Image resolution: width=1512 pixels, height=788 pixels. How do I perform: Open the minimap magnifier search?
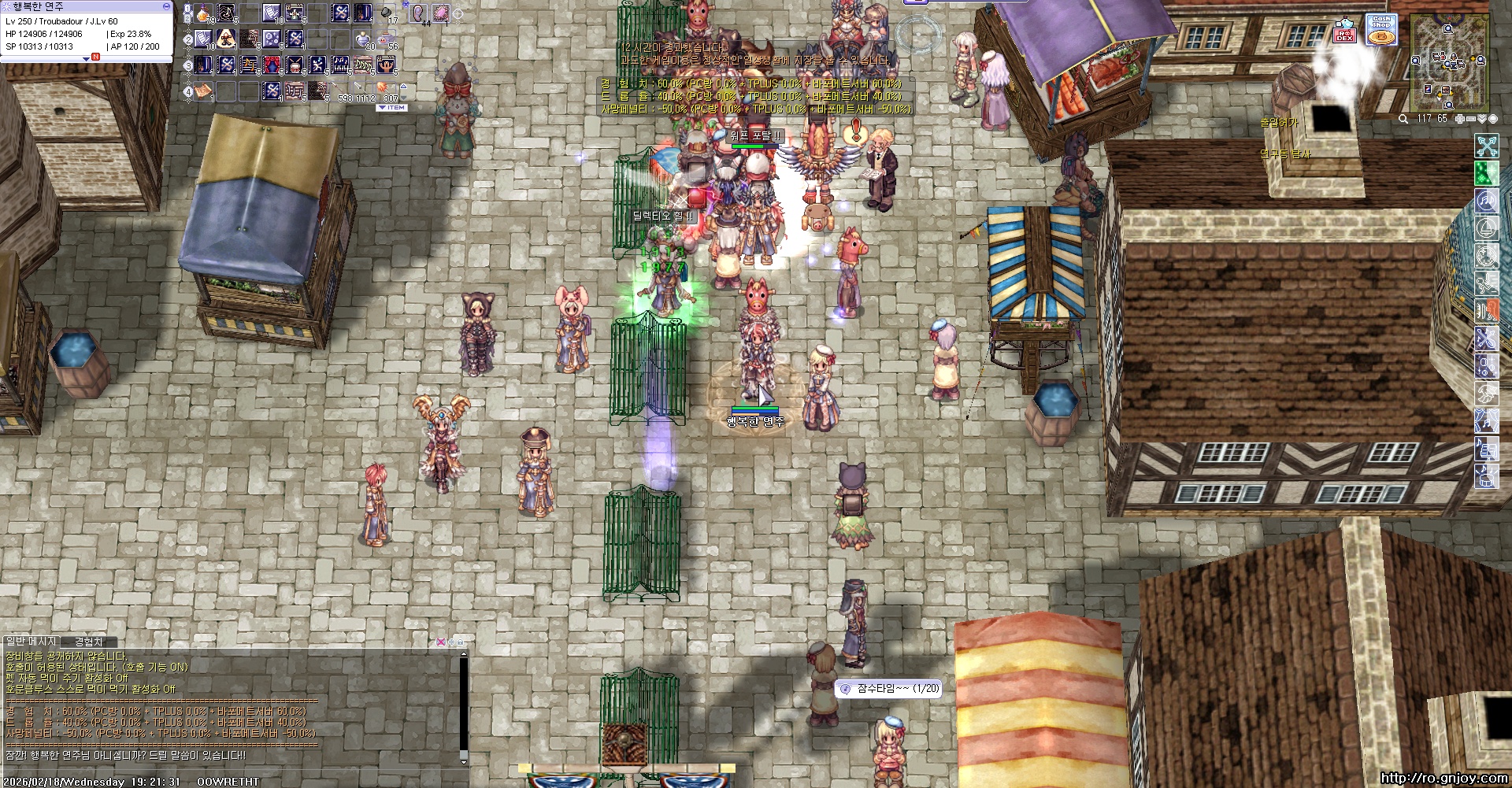pyautogui.click(x=1403, y=119)
